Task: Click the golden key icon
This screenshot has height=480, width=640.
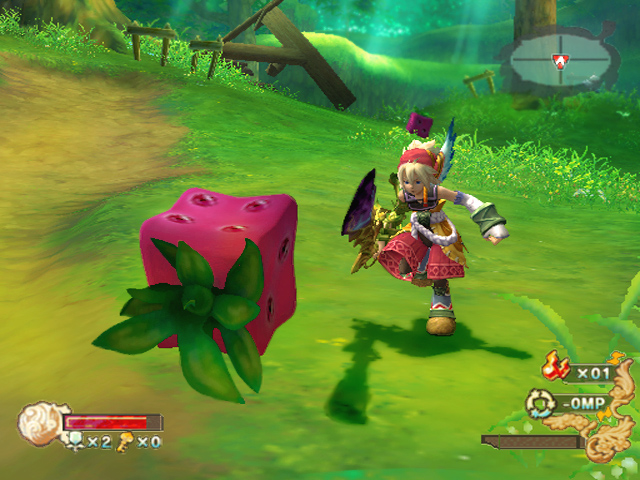Action: (127, 440)
